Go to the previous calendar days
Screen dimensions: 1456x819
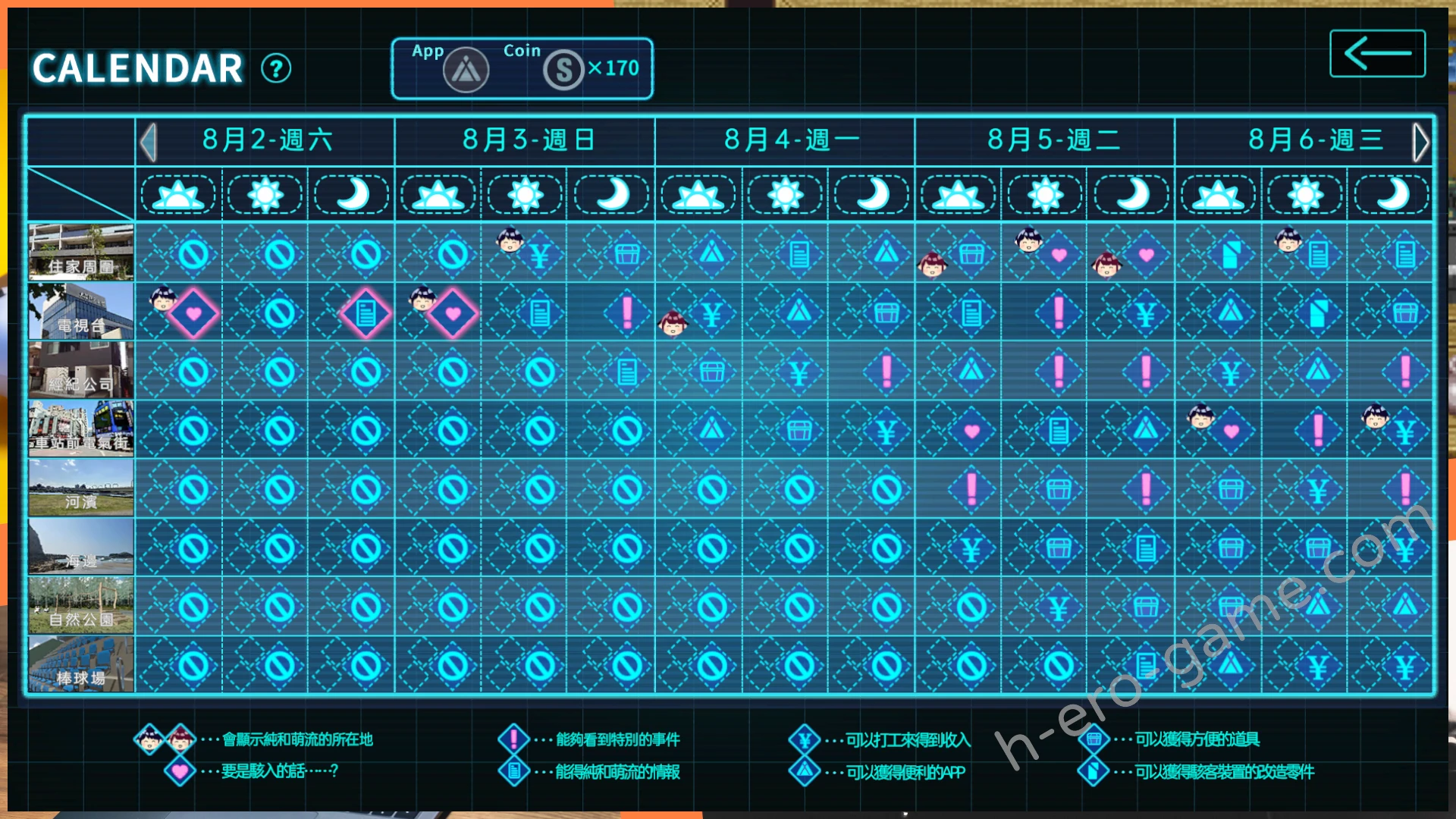click(149, 142)
